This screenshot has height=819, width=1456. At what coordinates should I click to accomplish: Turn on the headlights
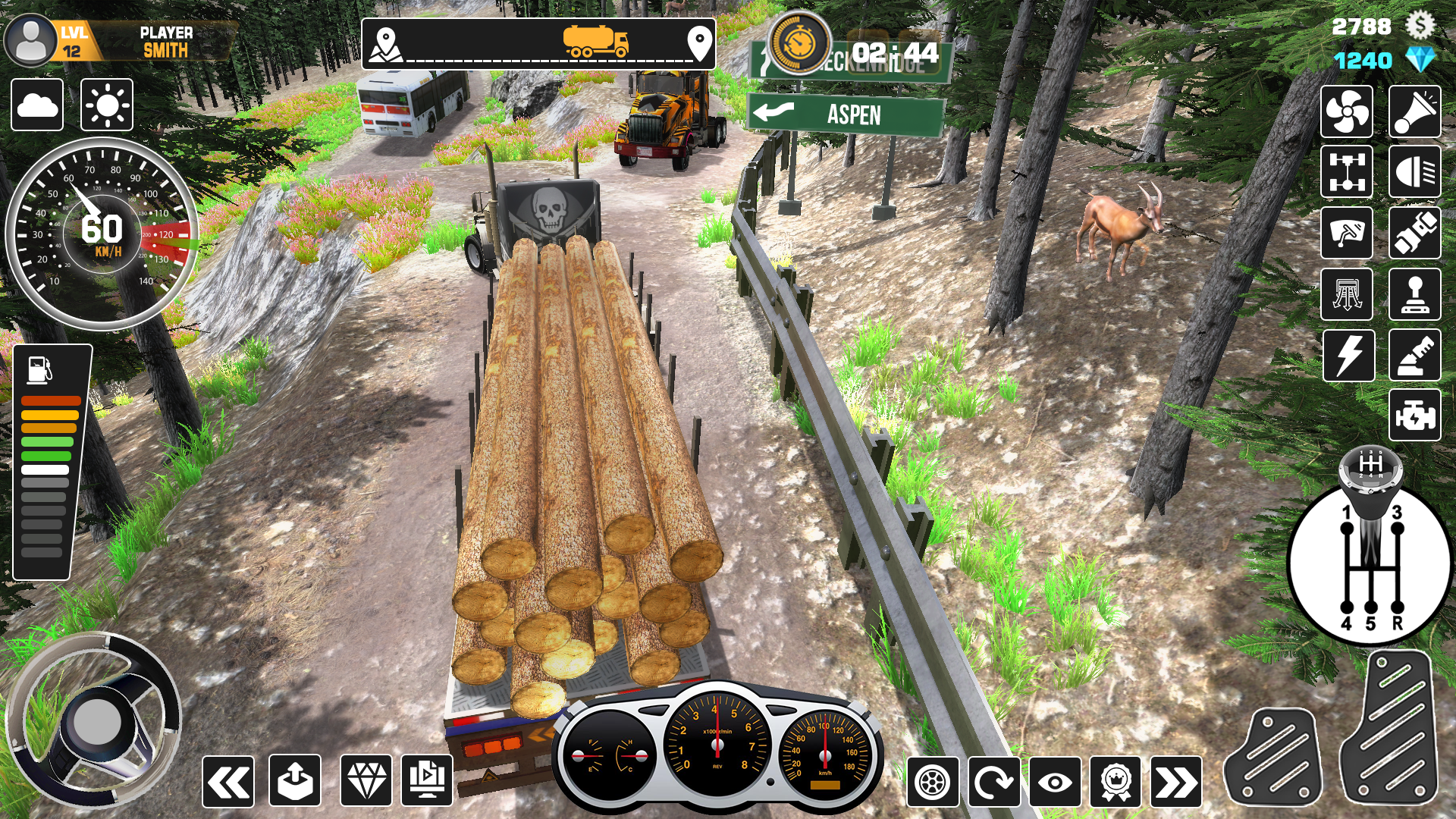tap(1415, 172)
